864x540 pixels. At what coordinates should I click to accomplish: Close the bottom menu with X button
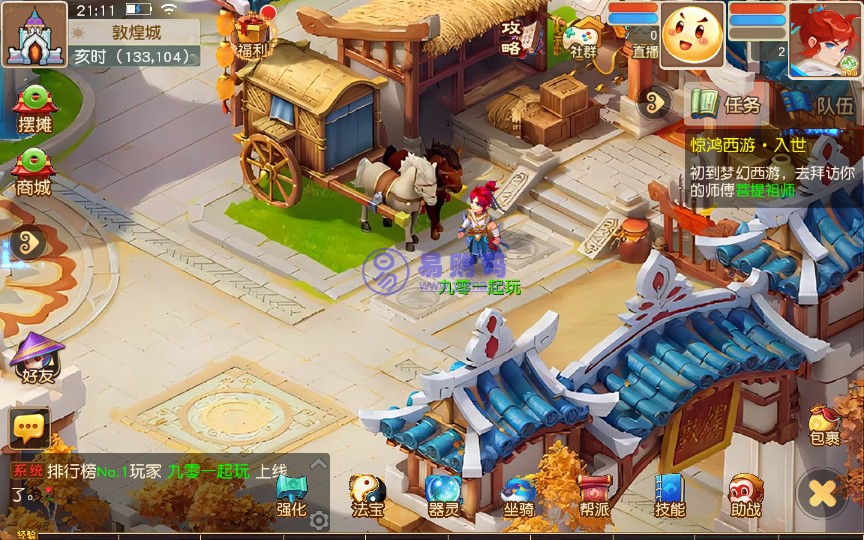[822, 493]
